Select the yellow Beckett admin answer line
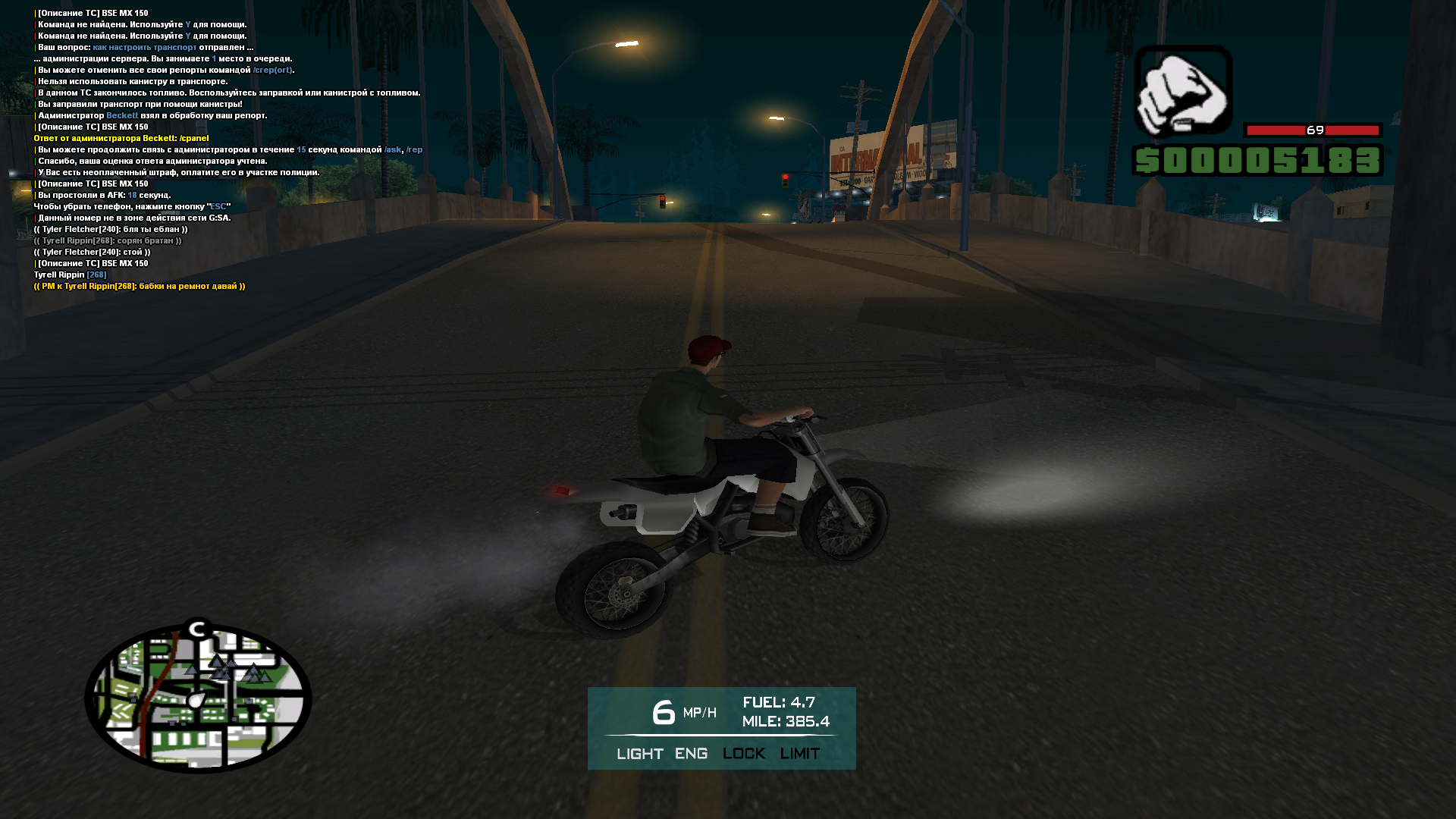 pos(121,139)
